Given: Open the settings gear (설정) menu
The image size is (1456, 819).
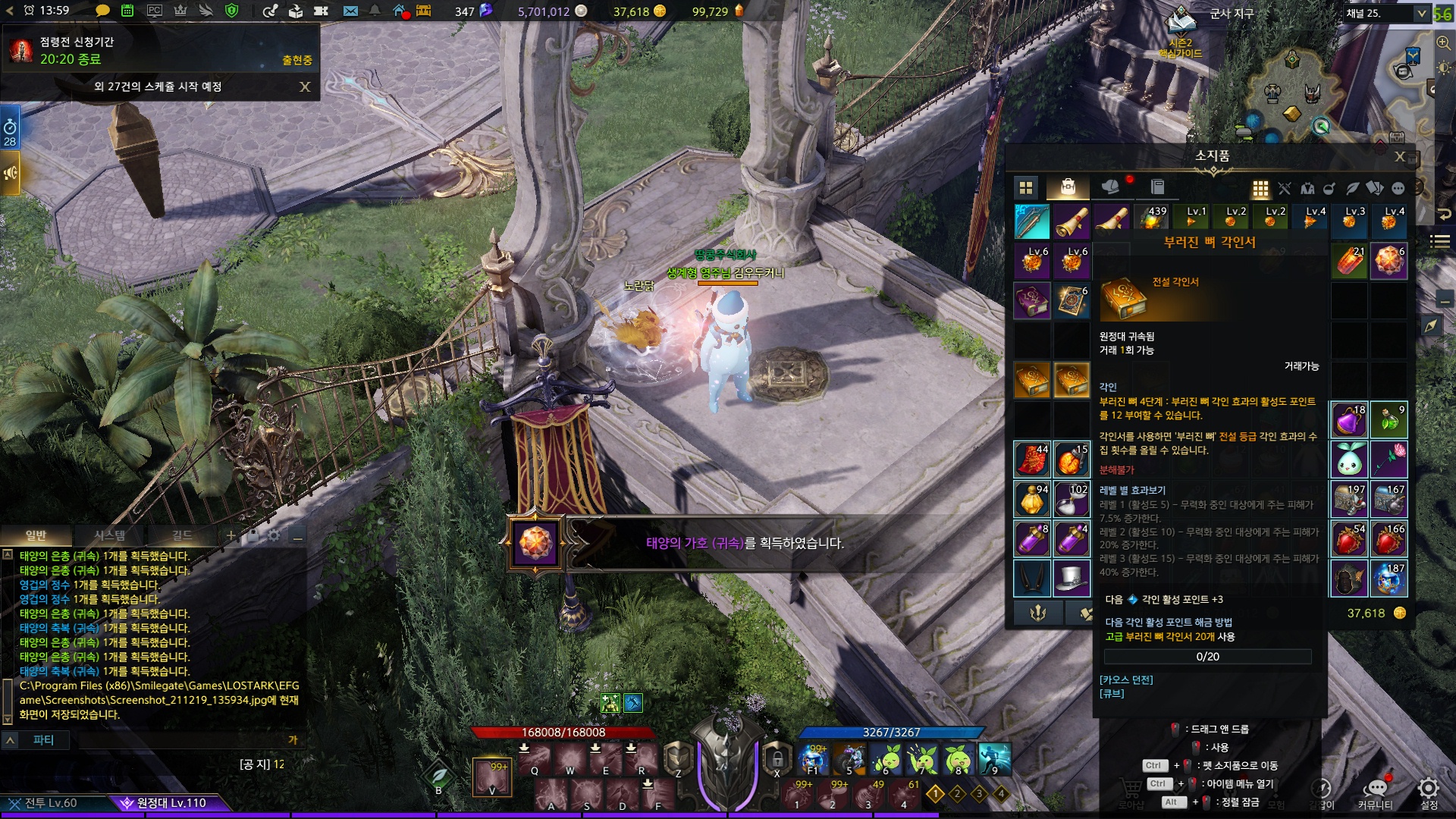Looking at the screenshot, I should tap(1429, 789).
